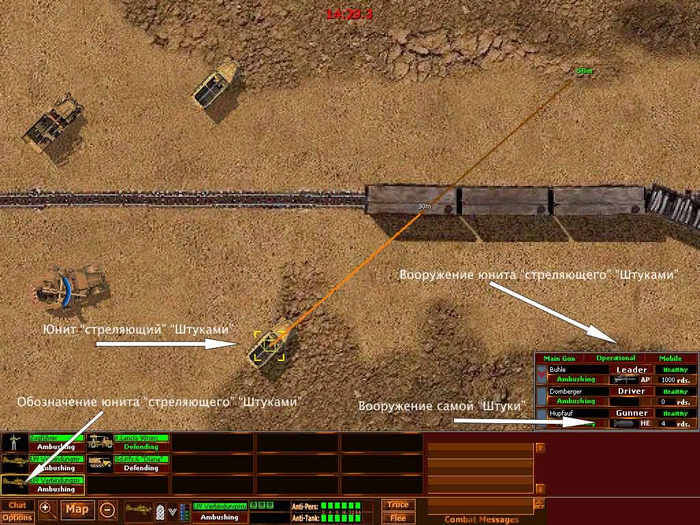Zoom out with the minus magnifier

click(x=108, y=510)
